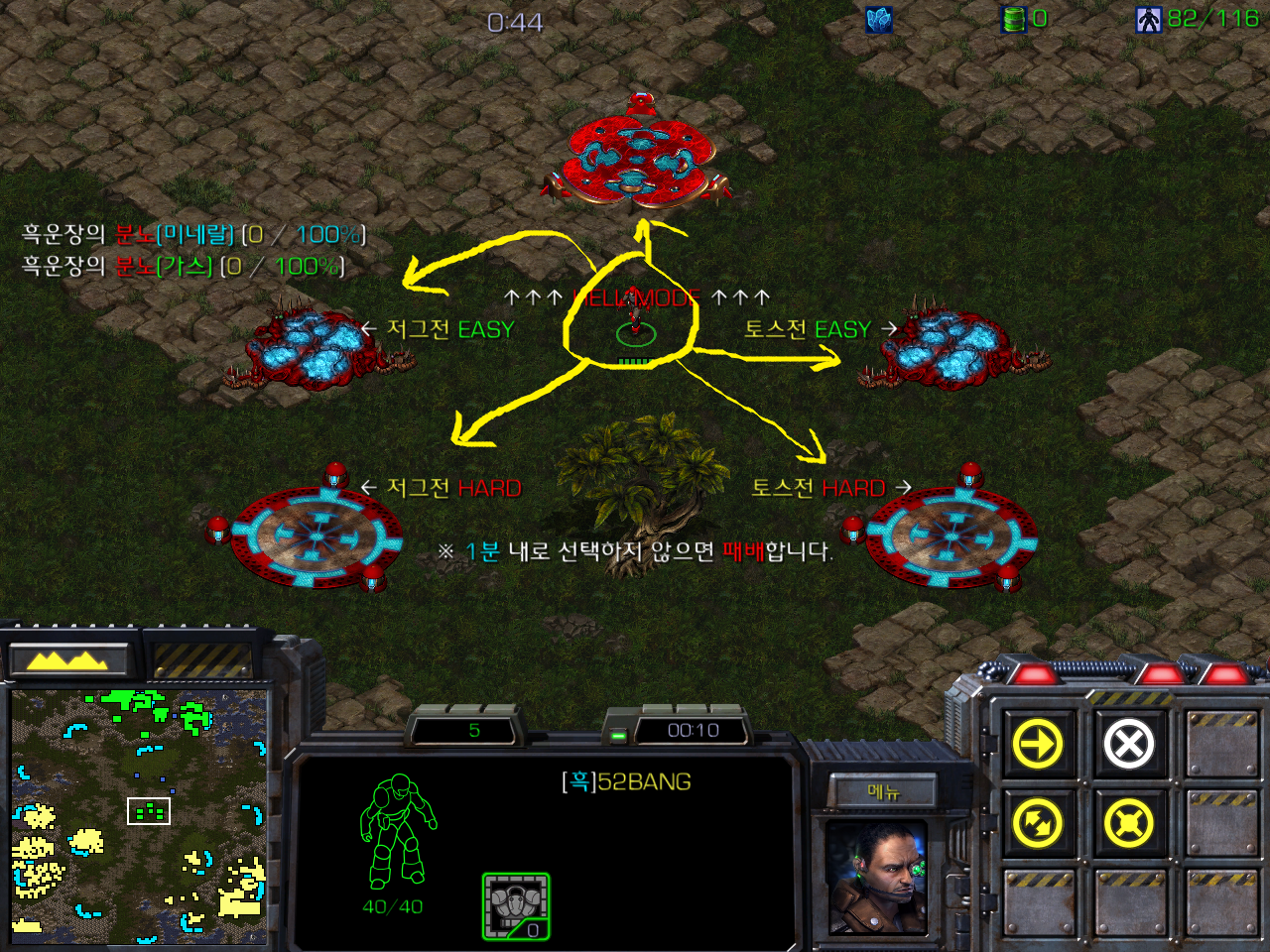
Task: Toggle minimap terrain with the yellow mountain button
Action: (67, 659)
